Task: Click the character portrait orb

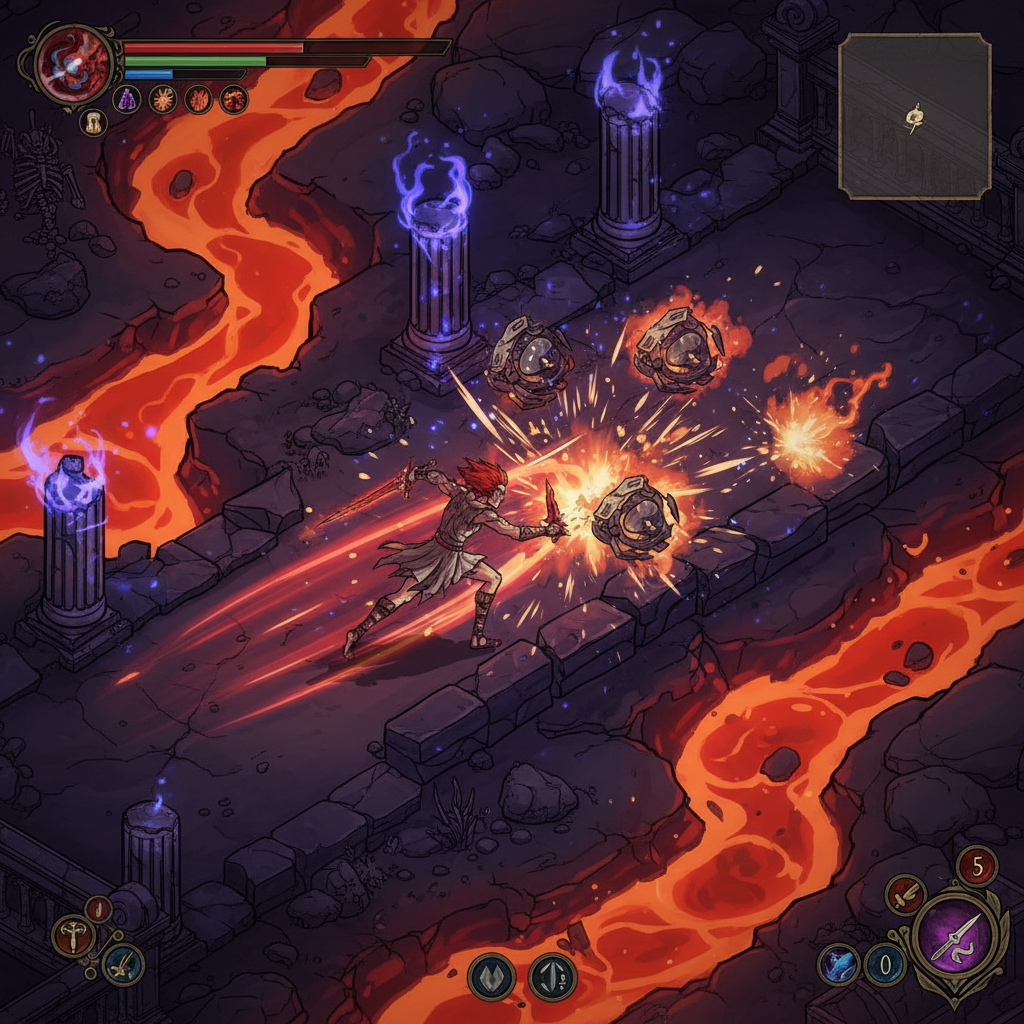Action: (73, 63)
